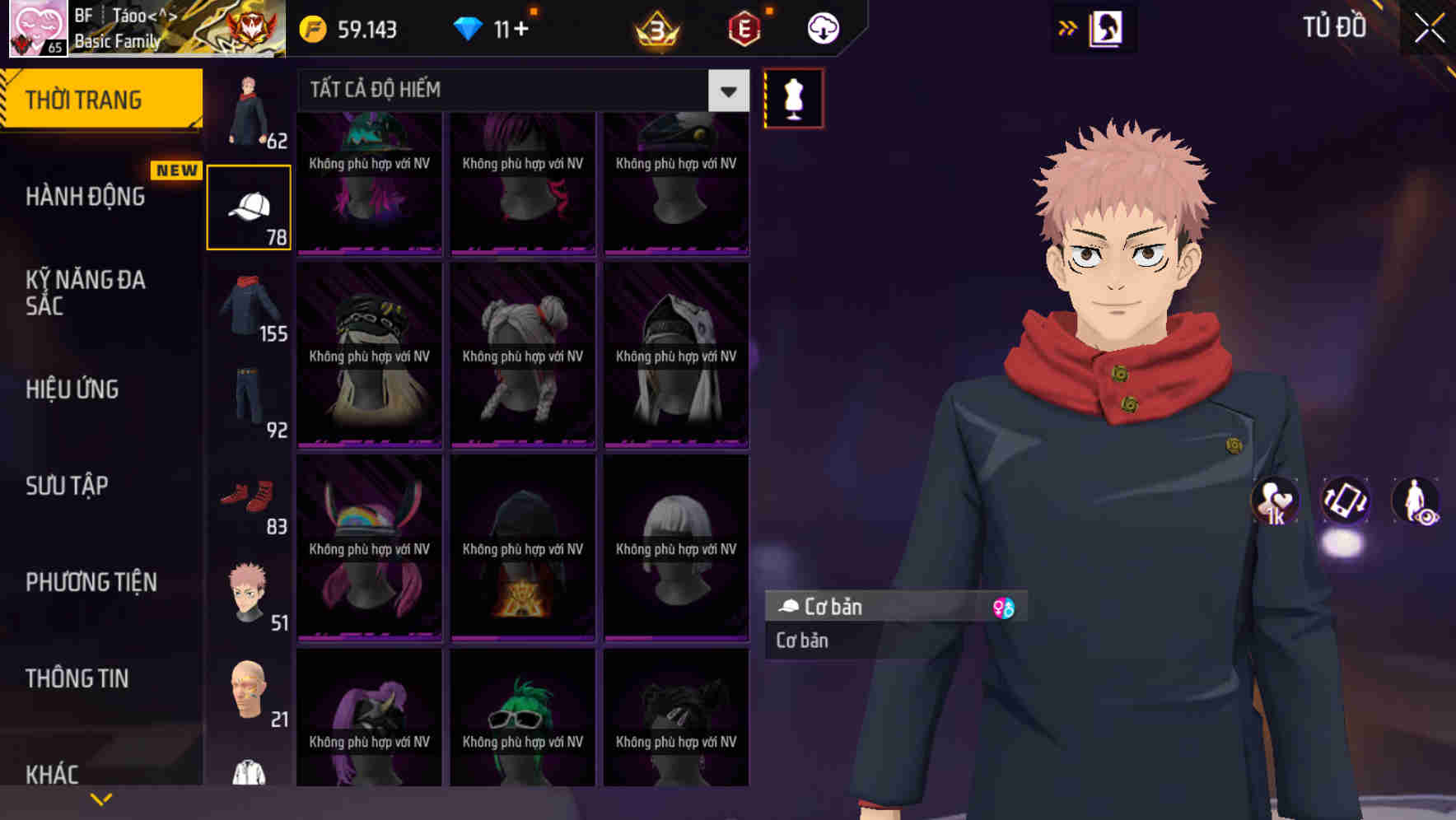1456x820 pixels.
Task: Expand more categories with the bottom-left chevron
Action: click(x=101, y=798)
